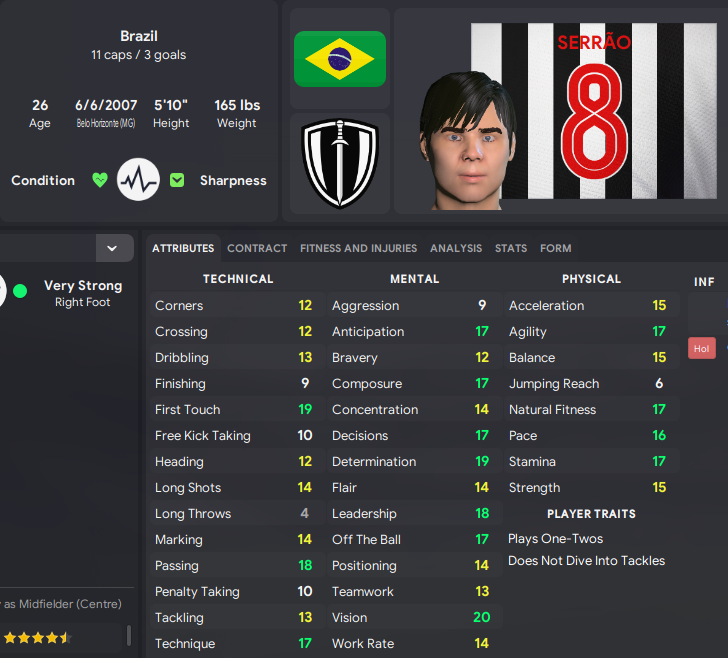Image resolution: width=728 pixels, height=658 pixels.
Task: Click the red Hol status tag
Action: point(701,349)
